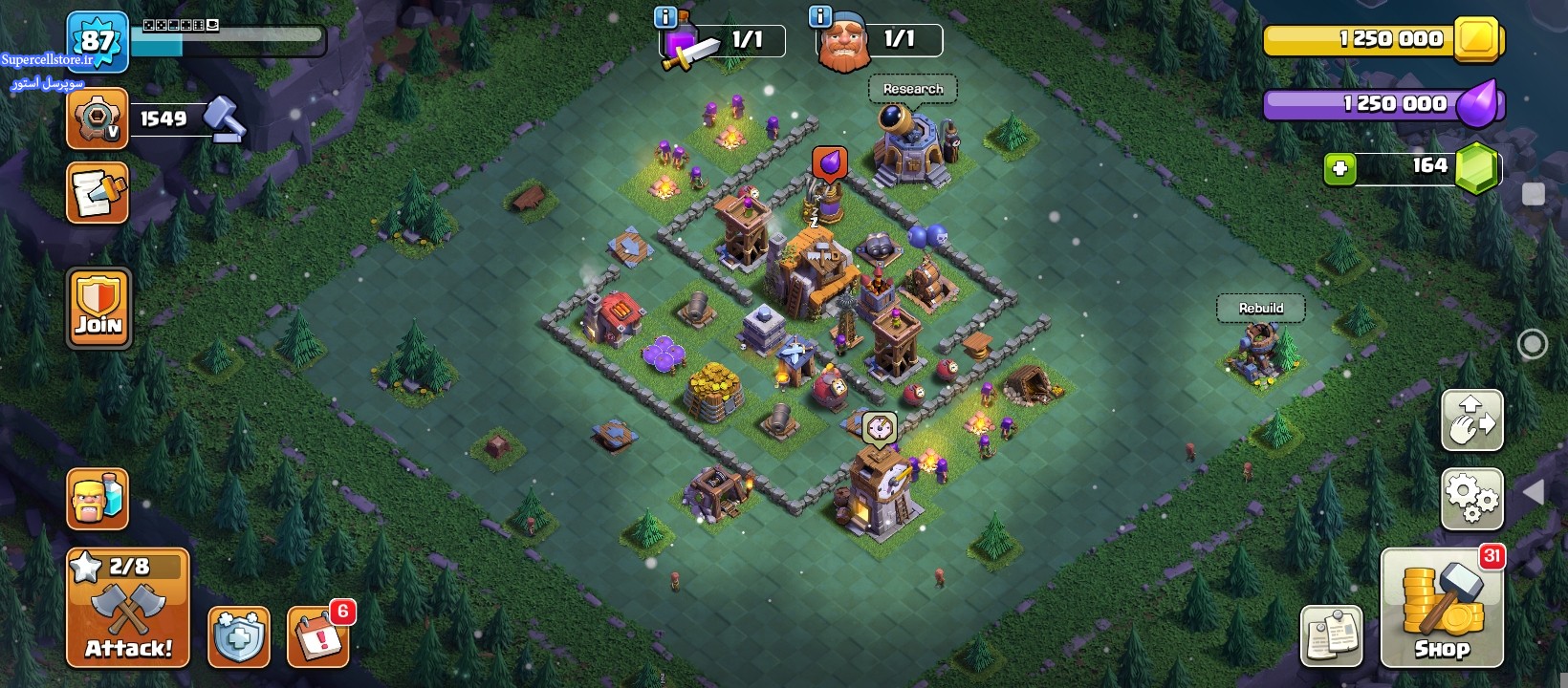Show battle machine info icon
Image resolution: width=1568 pixels, height=688 pixels.
tap(665, 16)
